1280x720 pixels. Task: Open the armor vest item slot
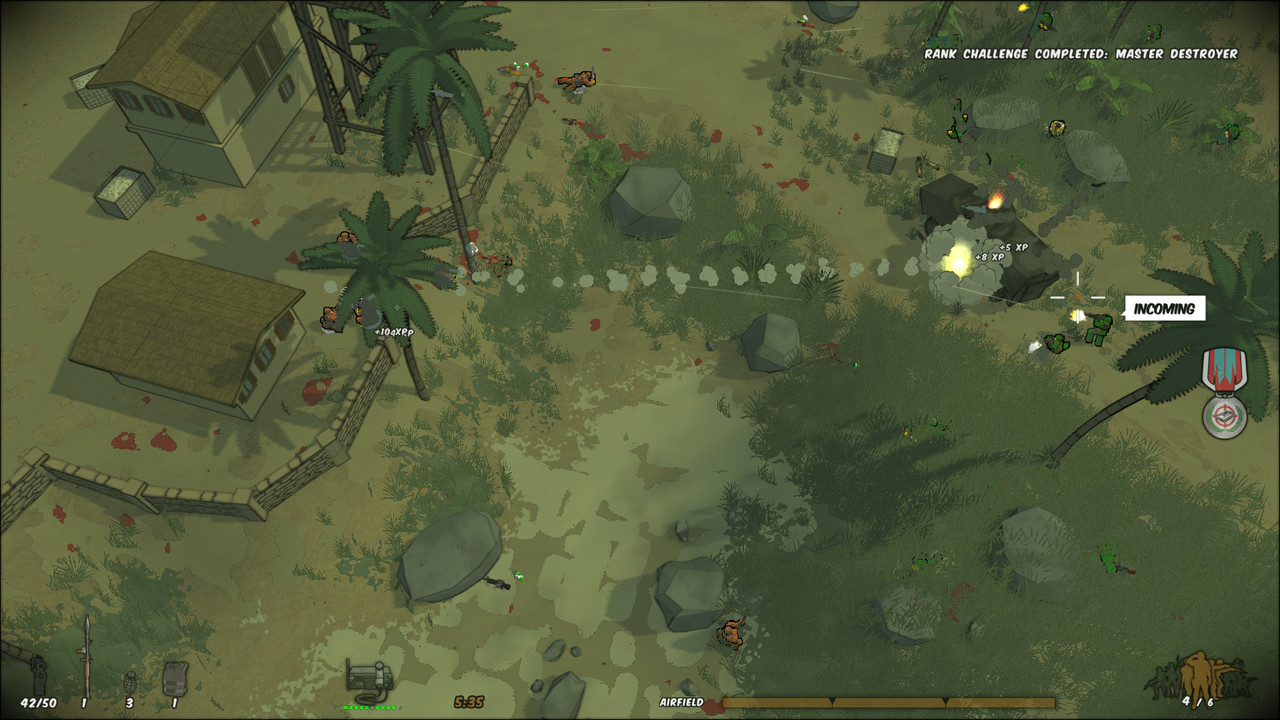point(177,678)
